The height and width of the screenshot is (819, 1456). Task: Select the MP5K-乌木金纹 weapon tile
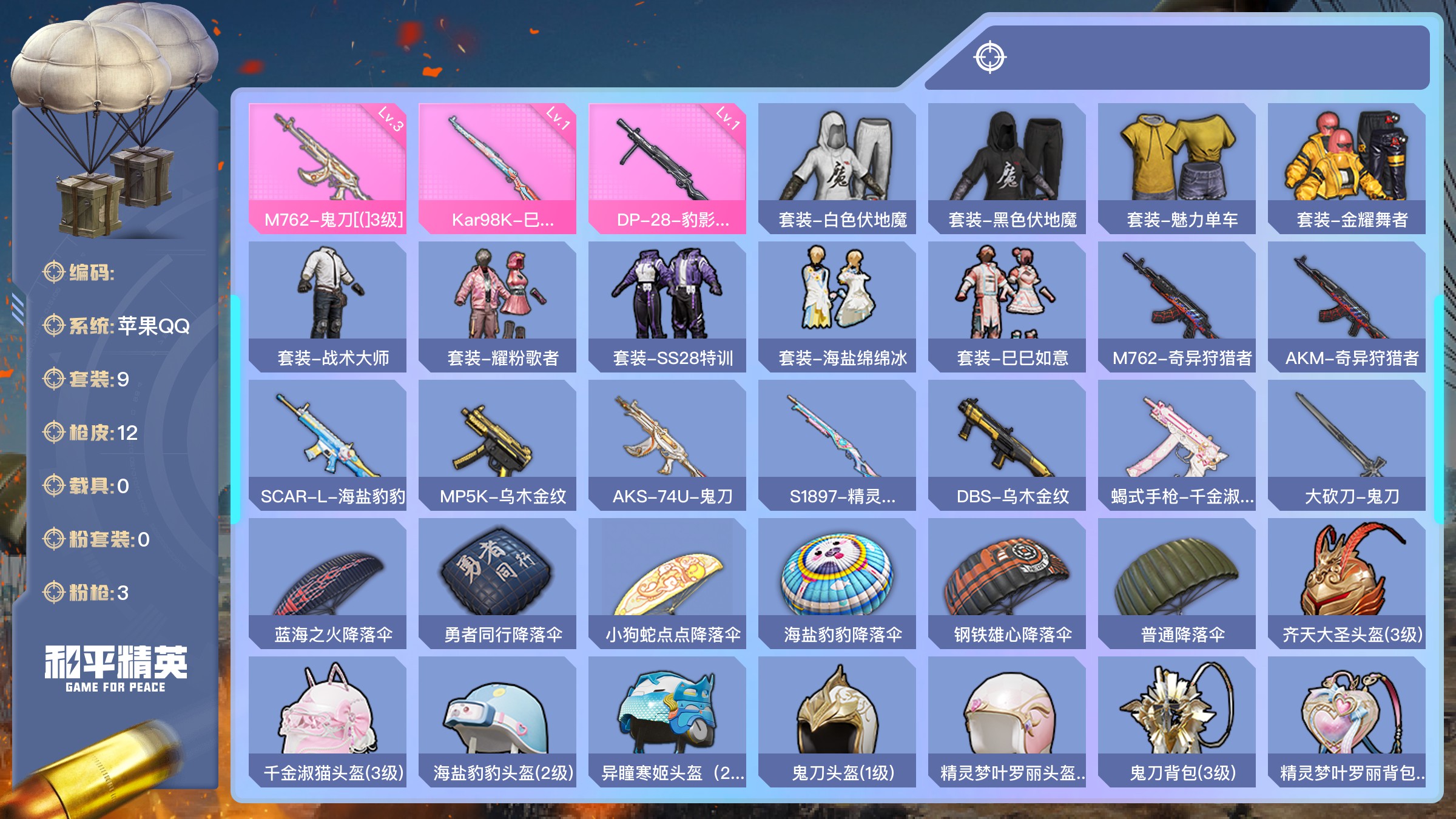[497, 445]
